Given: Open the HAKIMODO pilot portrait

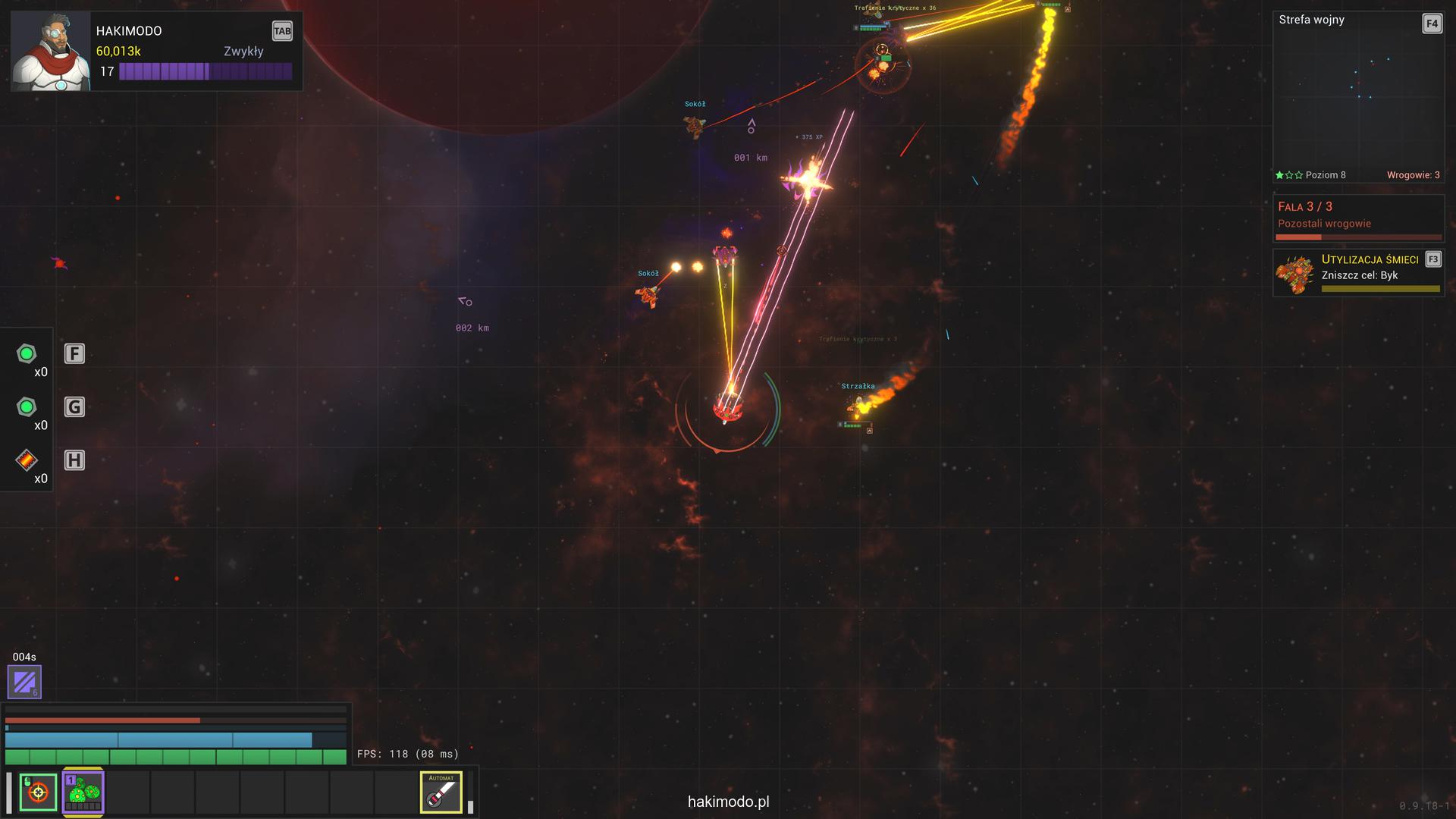Looking at the screenshot, I should [51, 51].
